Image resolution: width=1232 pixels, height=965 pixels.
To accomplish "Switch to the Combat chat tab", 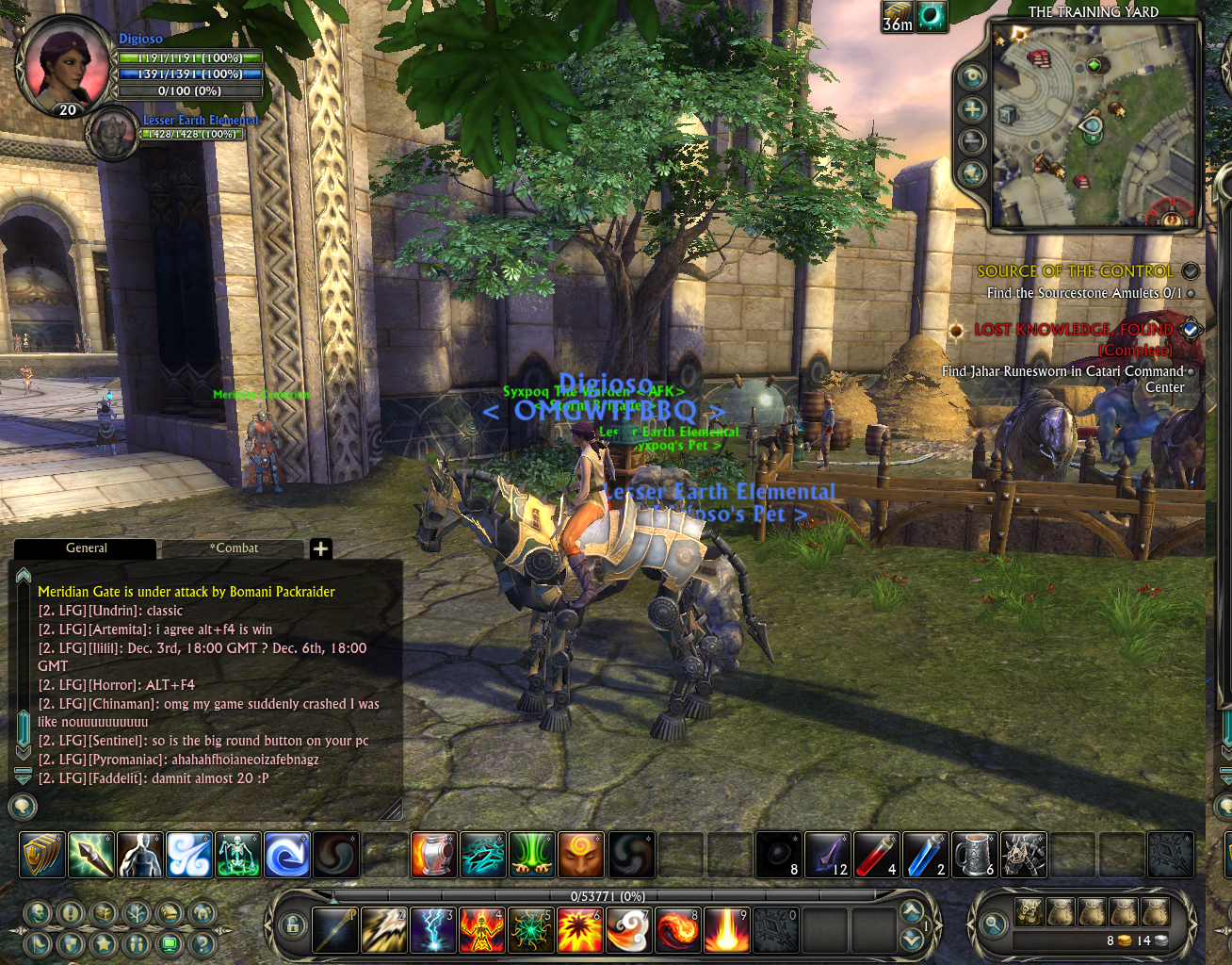I will coord(234,548).
